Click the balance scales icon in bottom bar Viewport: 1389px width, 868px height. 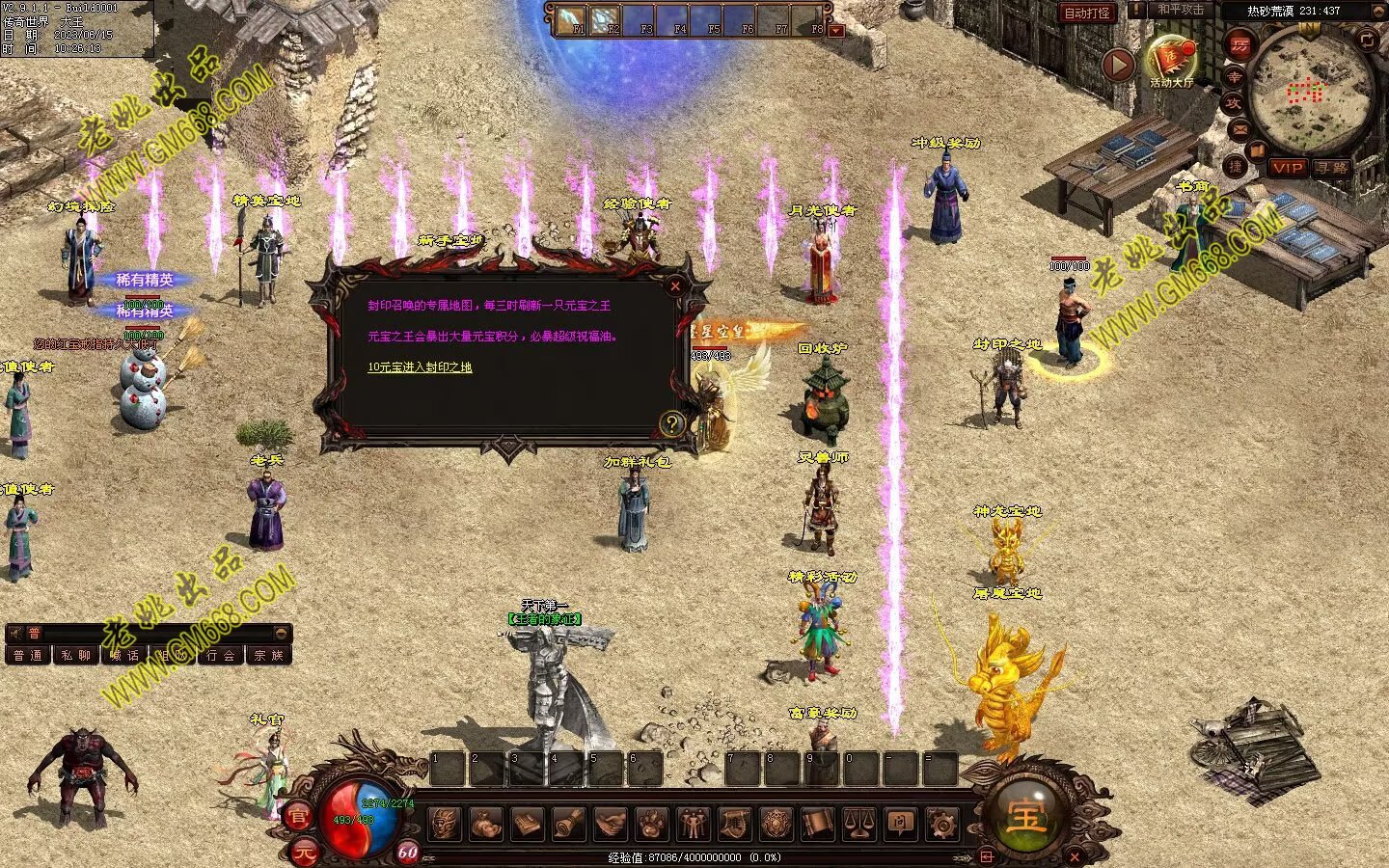pos(858,825)
